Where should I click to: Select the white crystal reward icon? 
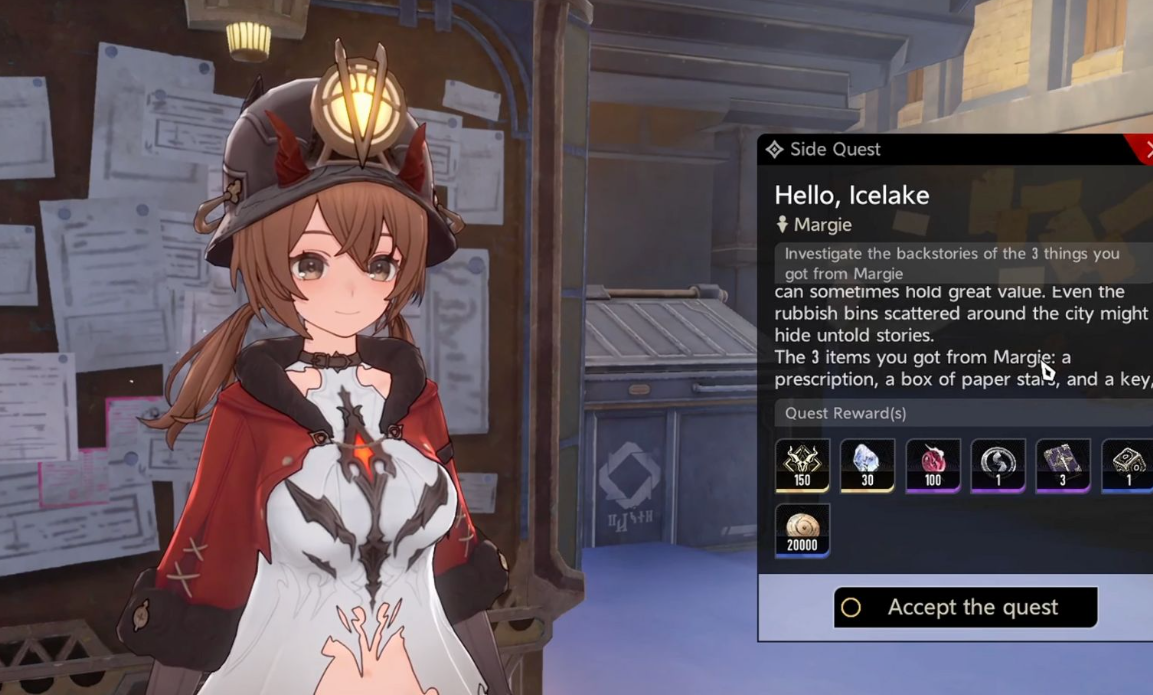tap(867, 465)
